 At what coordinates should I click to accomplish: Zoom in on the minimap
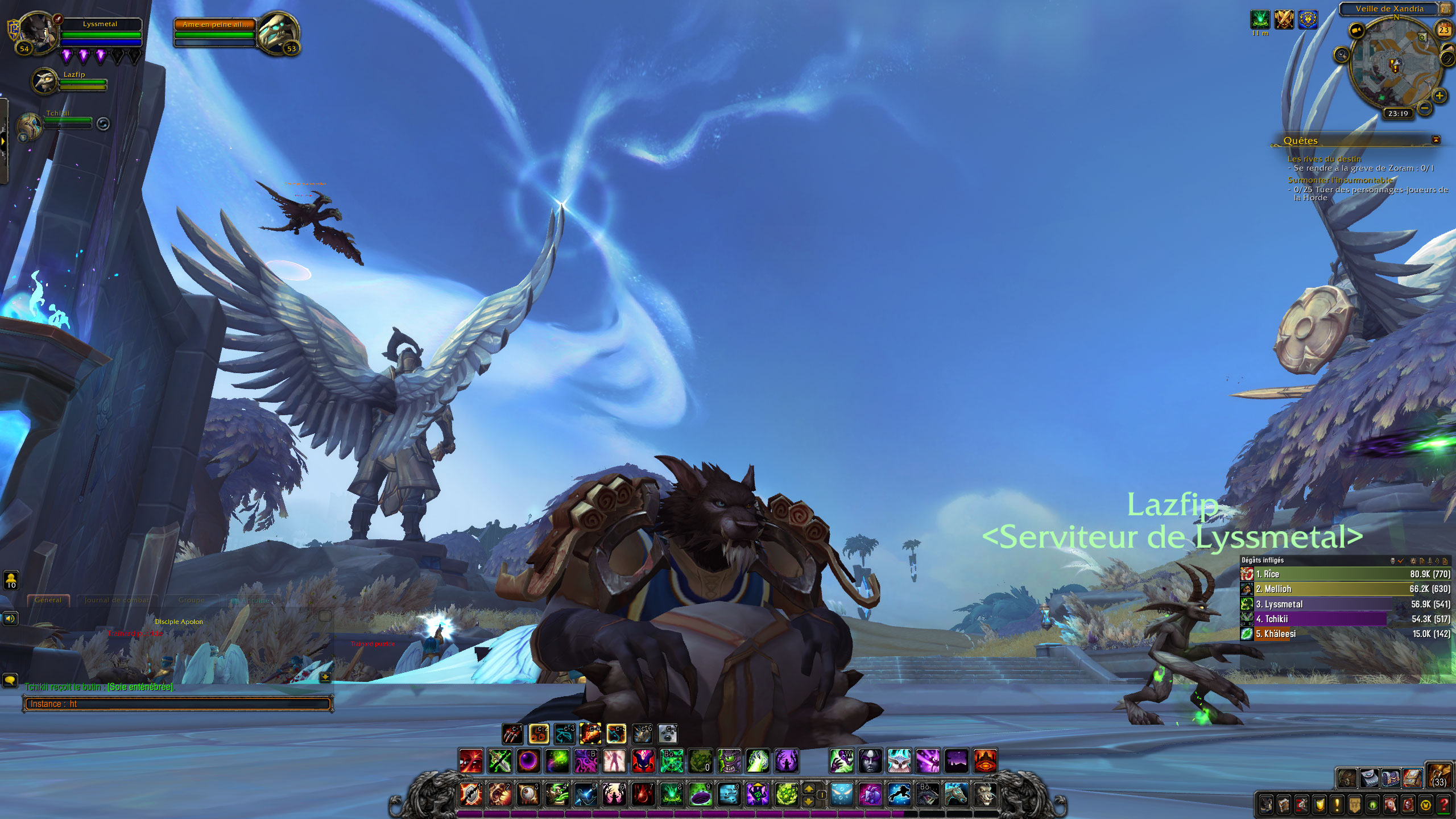1439,96
